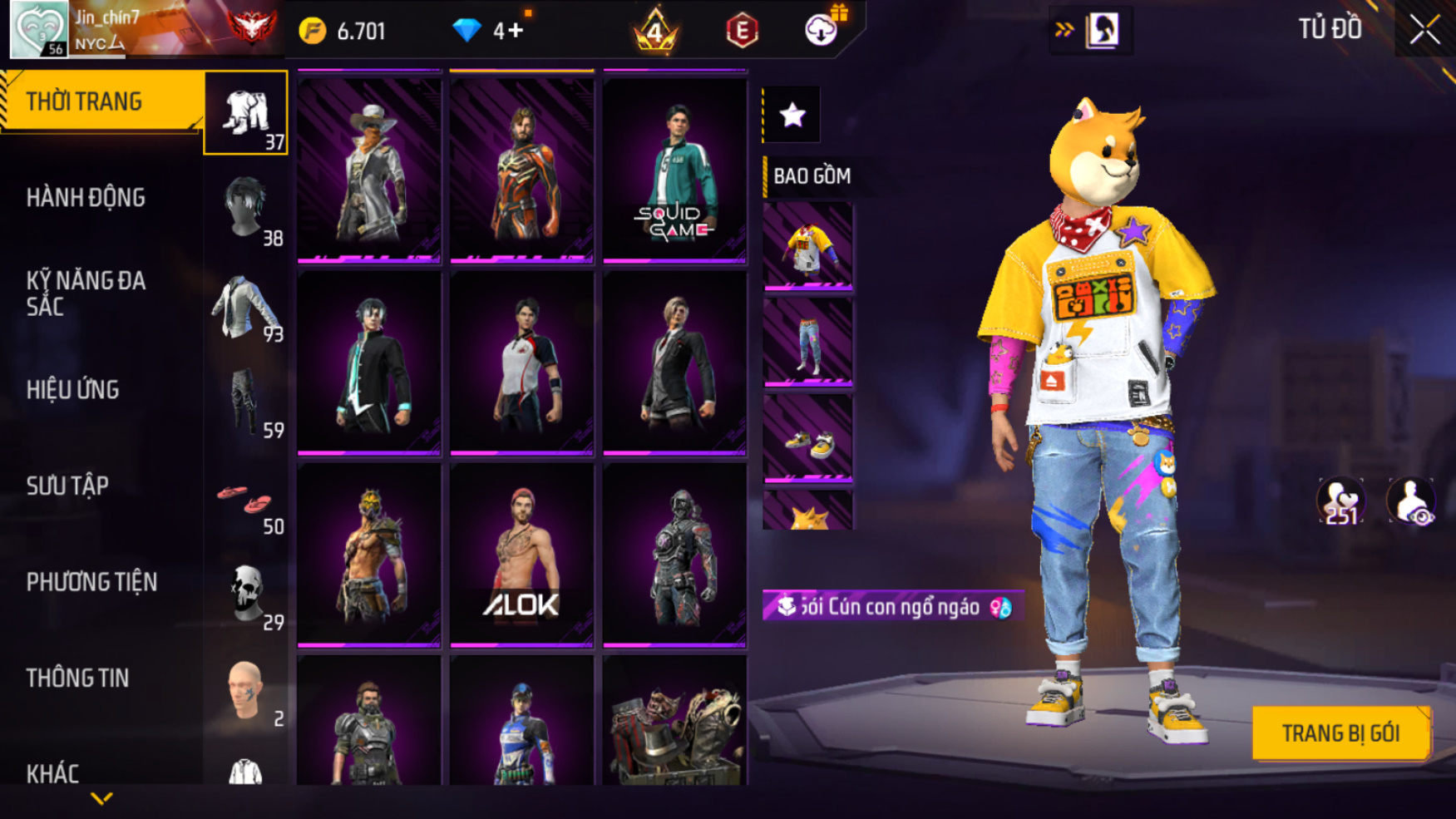Select the Kỹ Năng Đa Sắc category
The height and width of the screenshot is (819, 1456).
86,294
